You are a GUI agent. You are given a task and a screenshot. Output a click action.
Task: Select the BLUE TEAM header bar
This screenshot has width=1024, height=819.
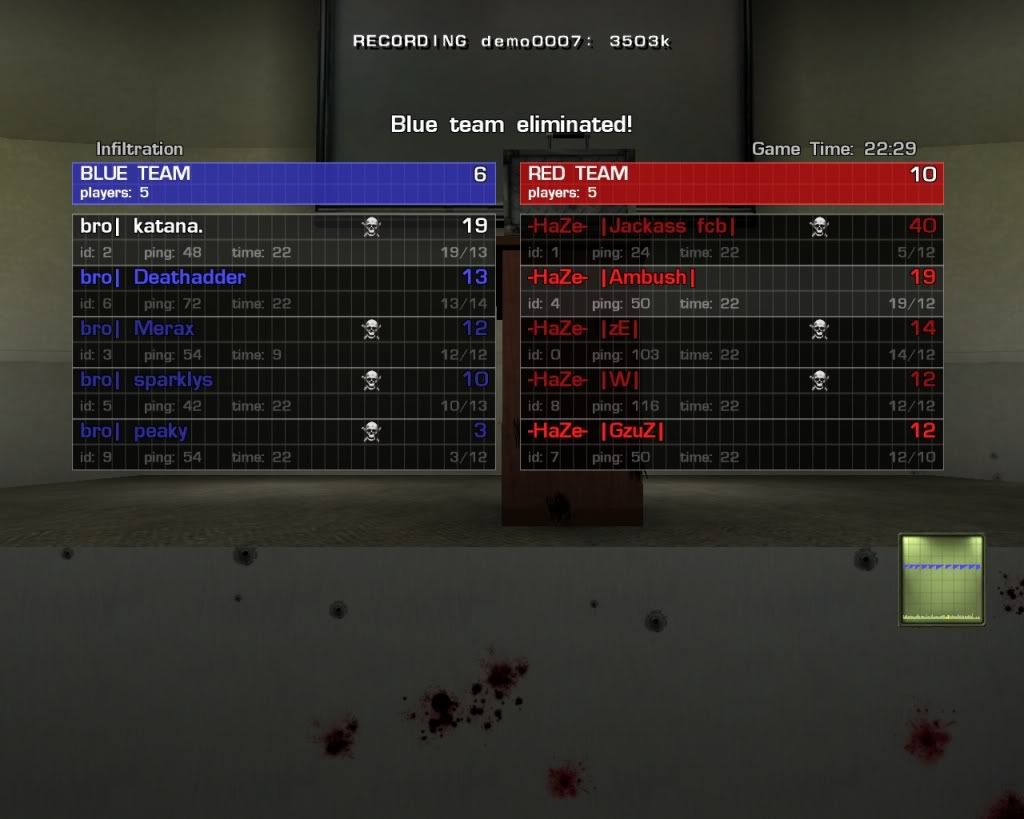pos(283,183)
